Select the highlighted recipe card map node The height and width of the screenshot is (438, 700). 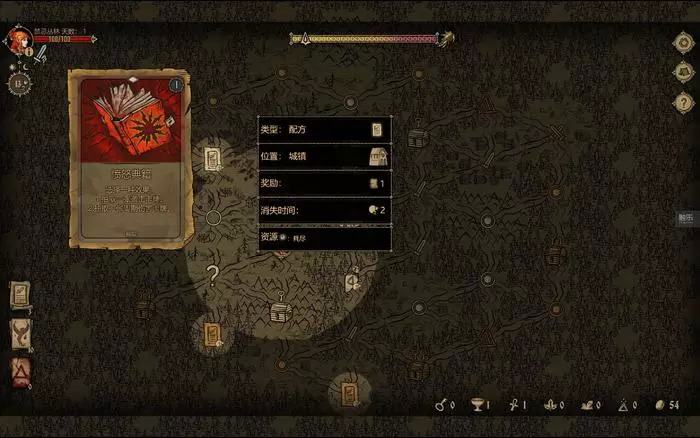(213, 159)
